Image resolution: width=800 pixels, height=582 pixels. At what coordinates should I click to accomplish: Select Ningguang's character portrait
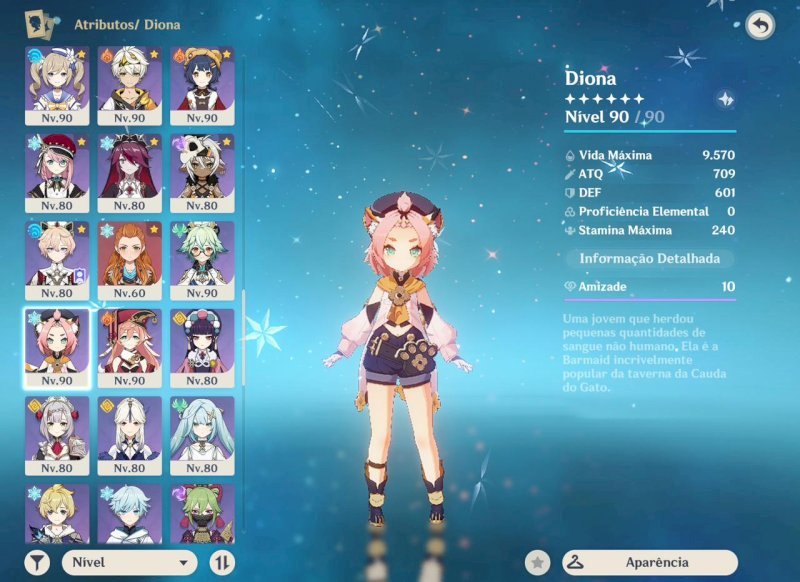click(x=129, y=429)
